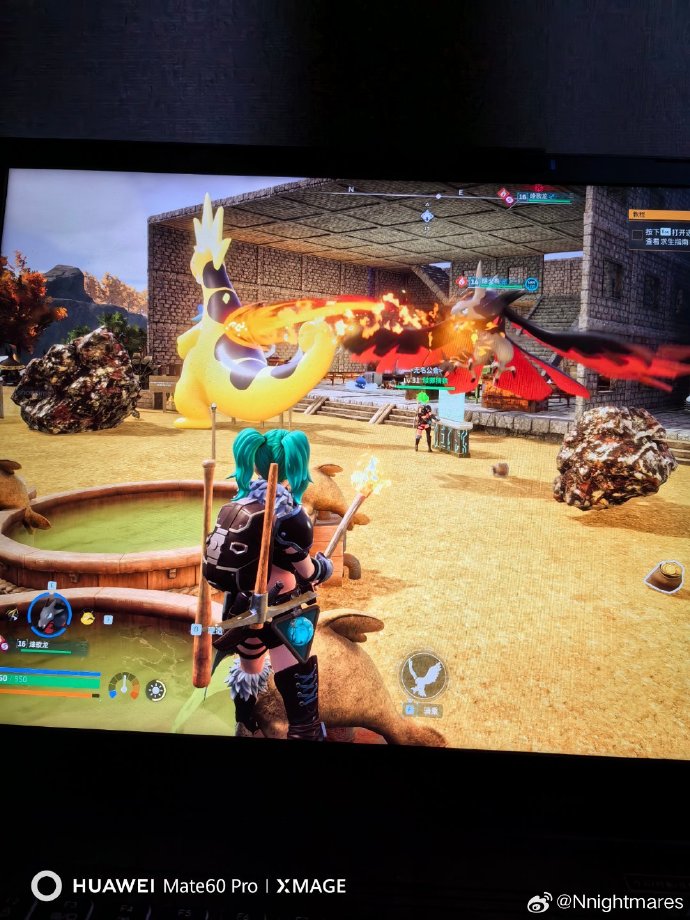Click the sun time-of-day indicator

click(x=156, y=689)
